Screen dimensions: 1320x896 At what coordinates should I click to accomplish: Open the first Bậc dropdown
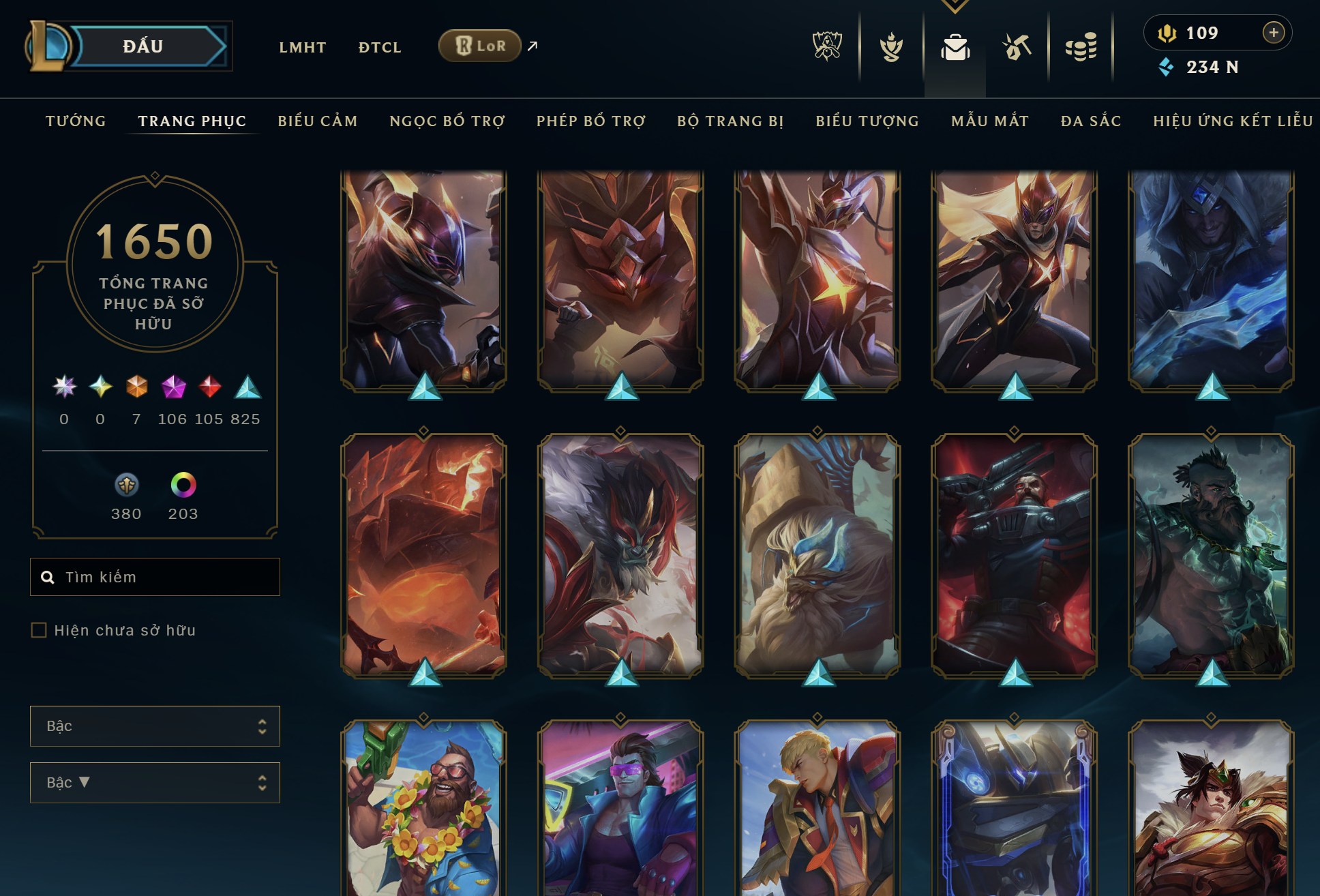pyautogui.click(x=155, y=726)
